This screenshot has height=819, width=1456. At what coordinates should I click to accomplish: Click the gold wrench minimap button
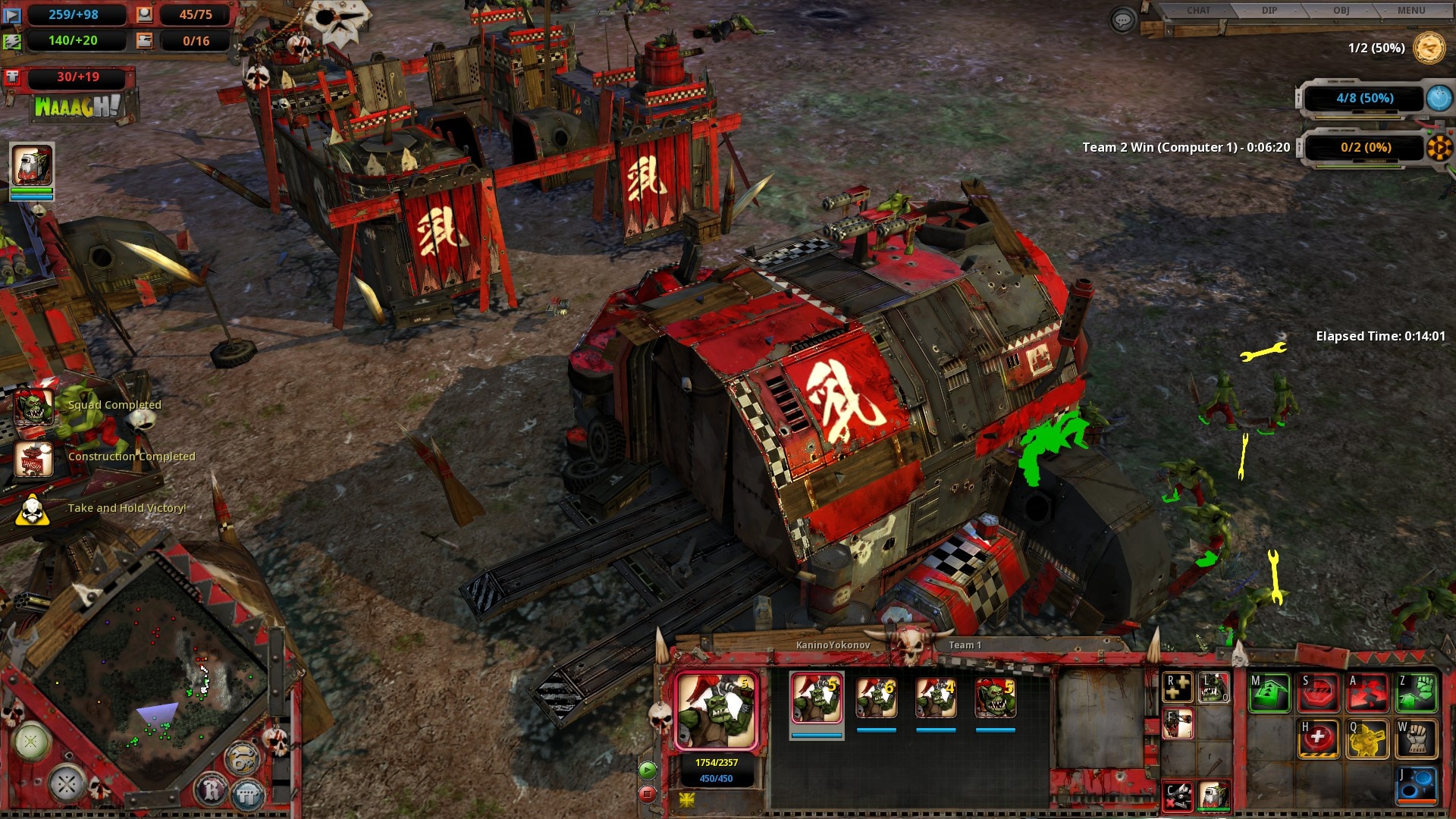pos(243,759)
